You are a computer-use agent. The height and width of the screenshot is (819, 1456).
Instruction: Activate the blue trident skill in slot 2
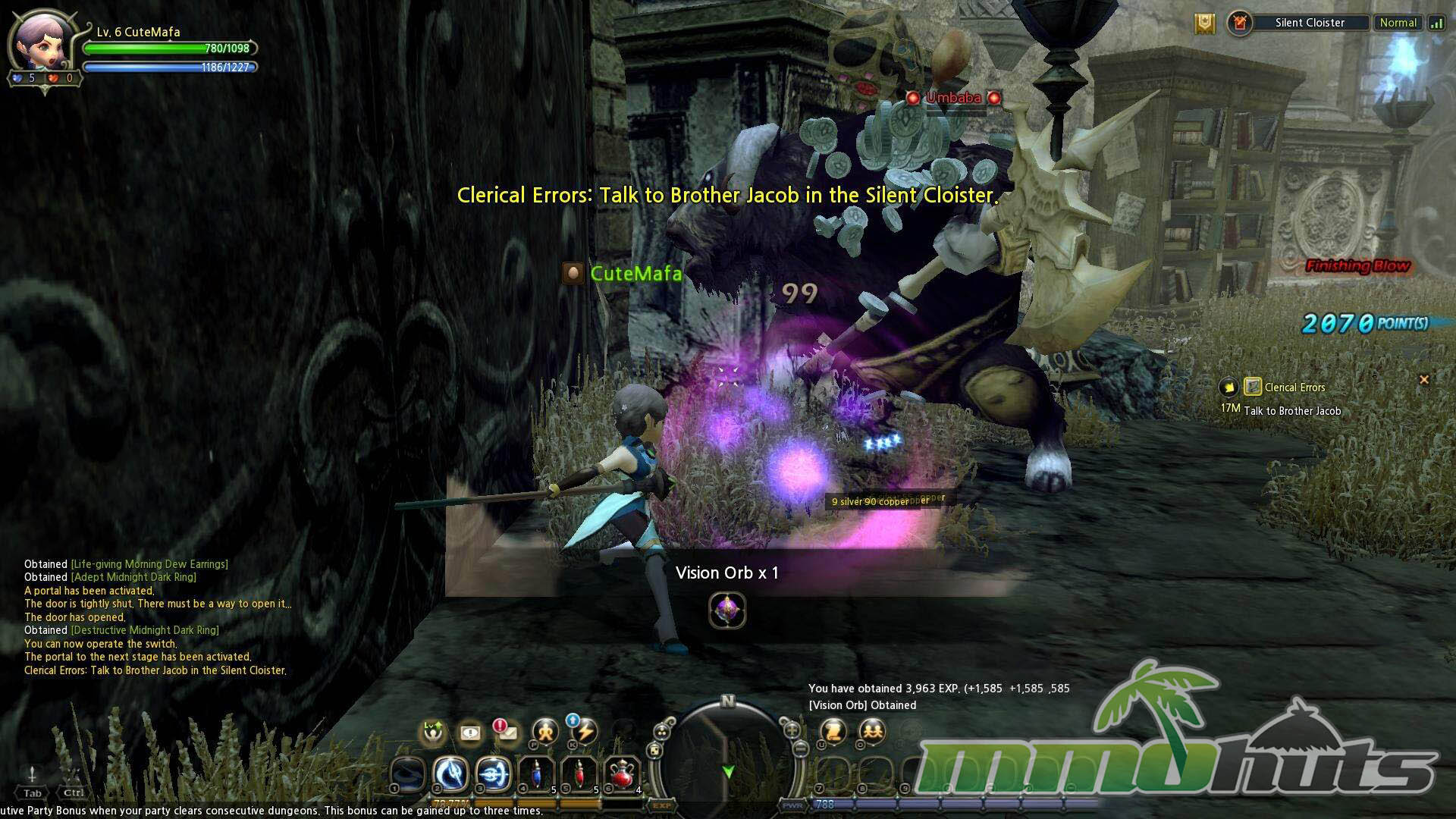[x=450, y=774]
